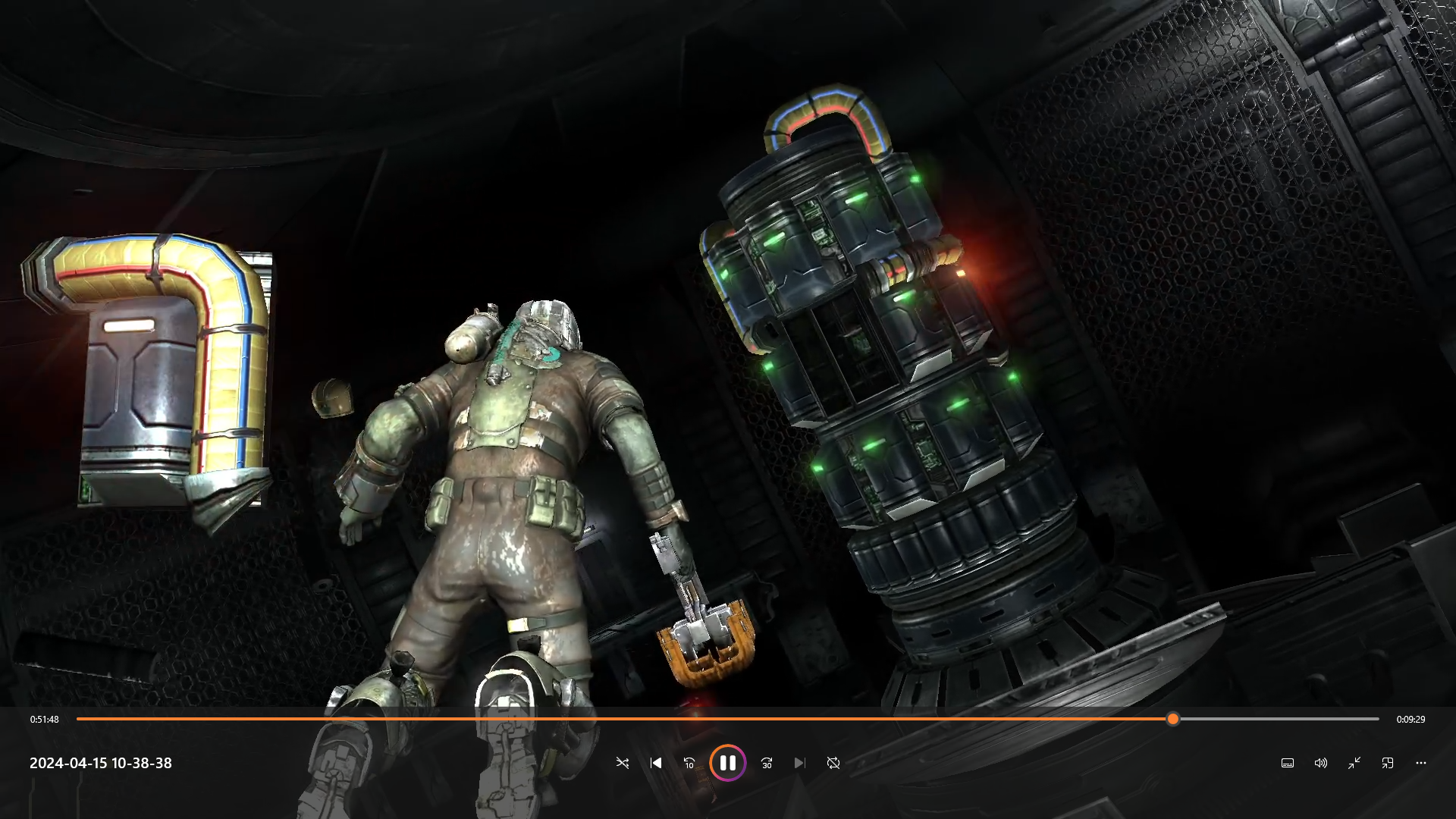Viewport: 1456px width, 819px height.
Task: Toggle shuffle playback on
Action: (x=623, y=763)
